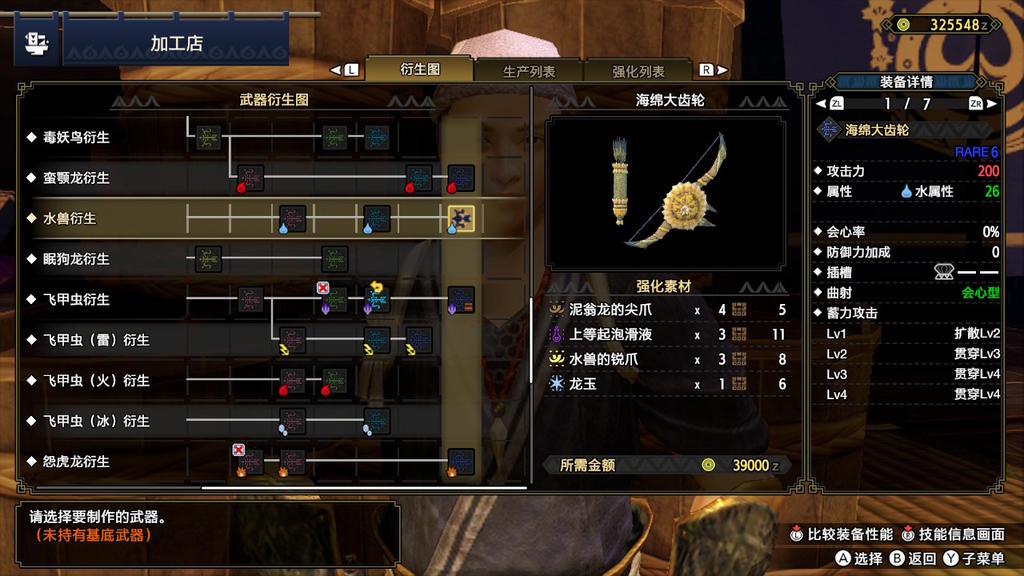Select the 蛮颚龙衍生 tree row
This screenshot has width=1024, height=576.
coord(76,178)
